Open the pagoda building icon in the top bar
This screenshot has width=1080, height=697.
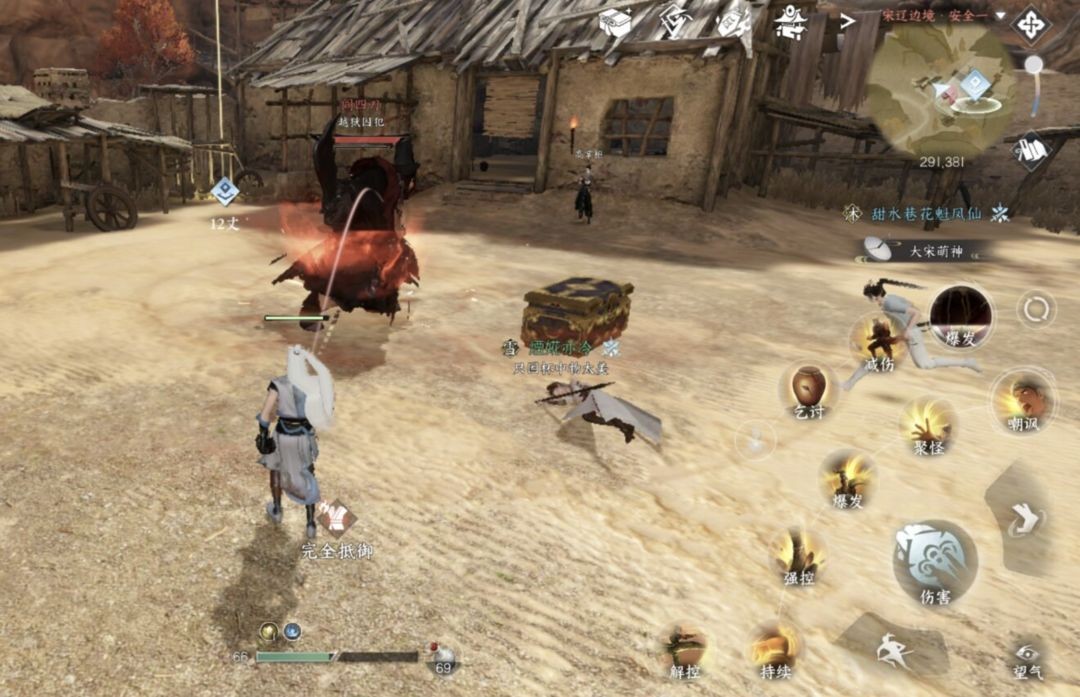[791, 22]
